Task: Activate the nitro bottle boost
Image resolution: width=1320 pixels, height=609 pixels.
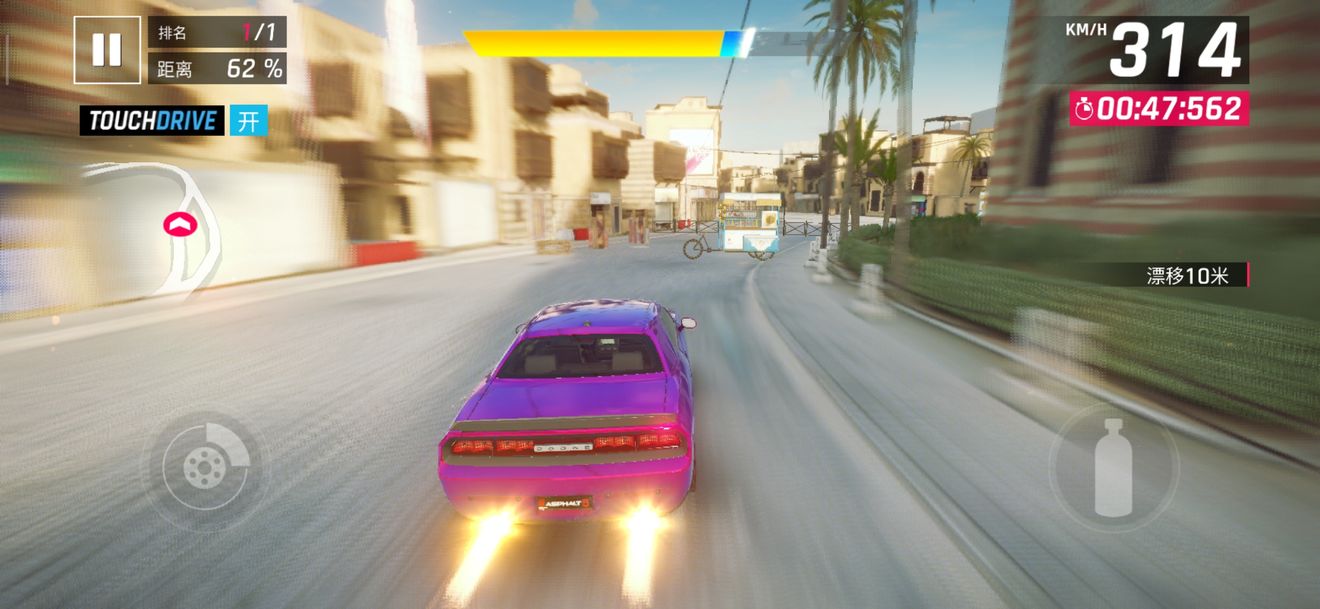Action: 1113,467
